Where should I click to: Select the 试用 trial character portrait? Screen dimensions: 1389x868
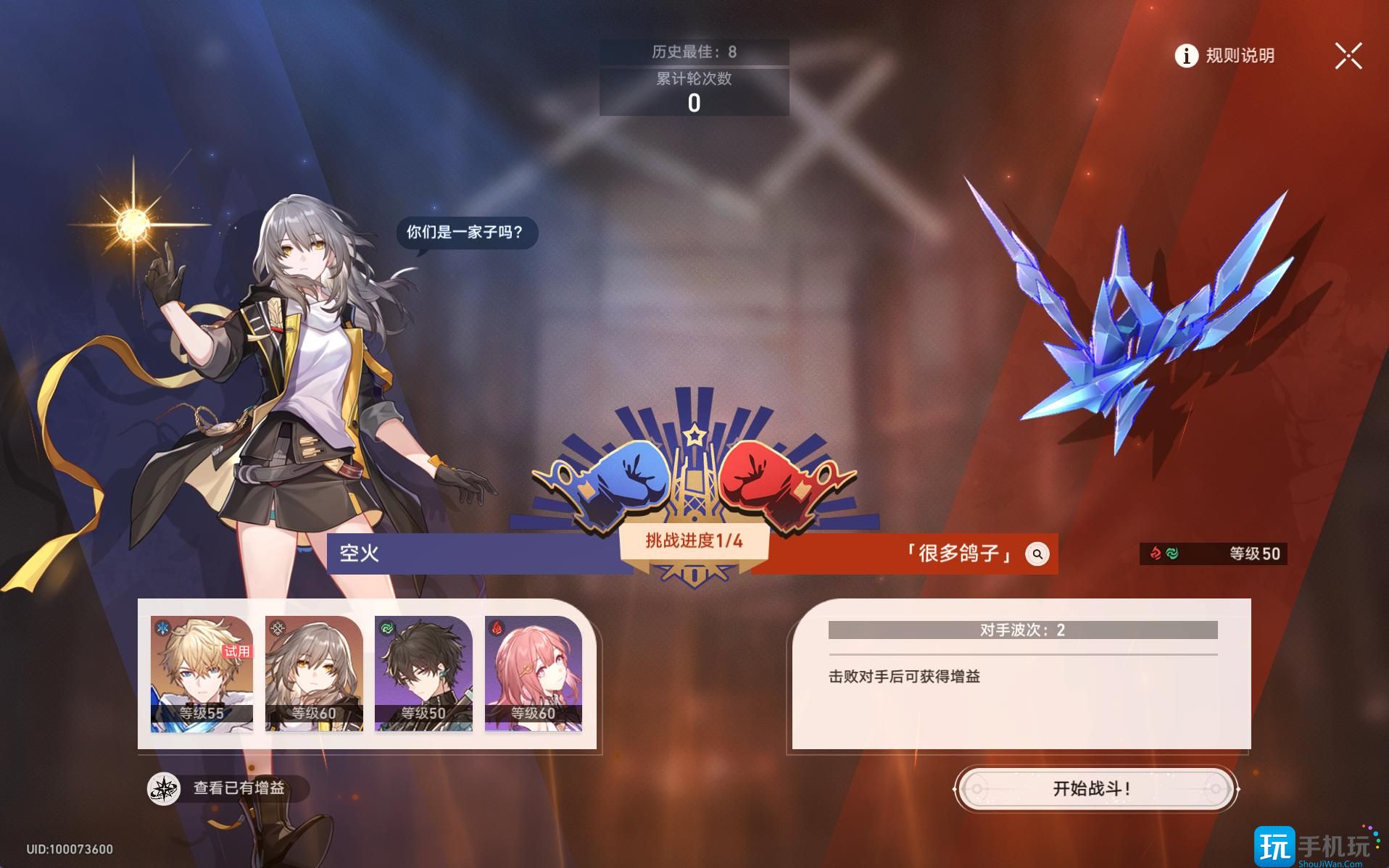click(x=202, y=674)
